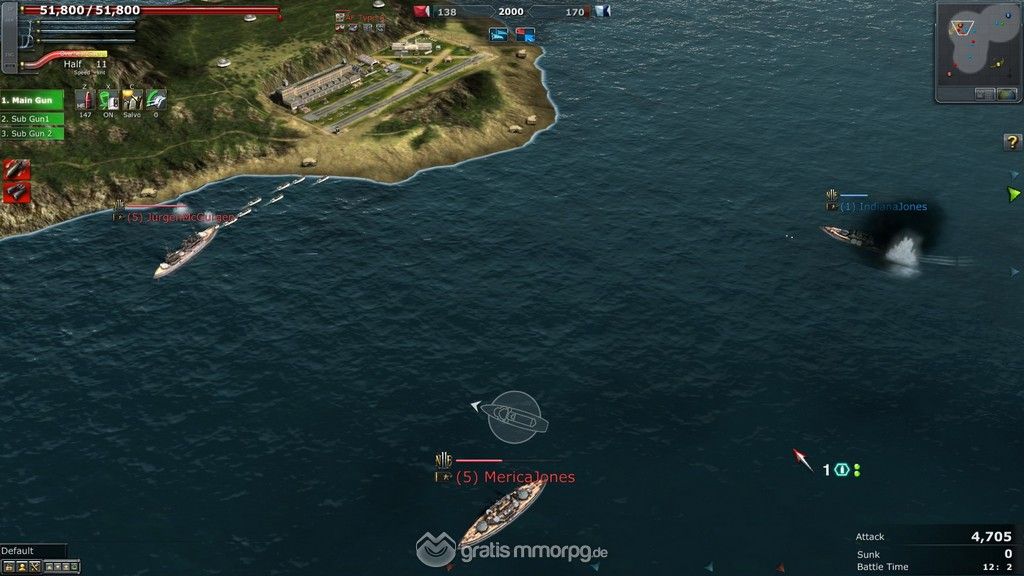Screen dimensions: 1024x576
Task: Open the crossed swords chat icon
Action: [x=34, y=567]
